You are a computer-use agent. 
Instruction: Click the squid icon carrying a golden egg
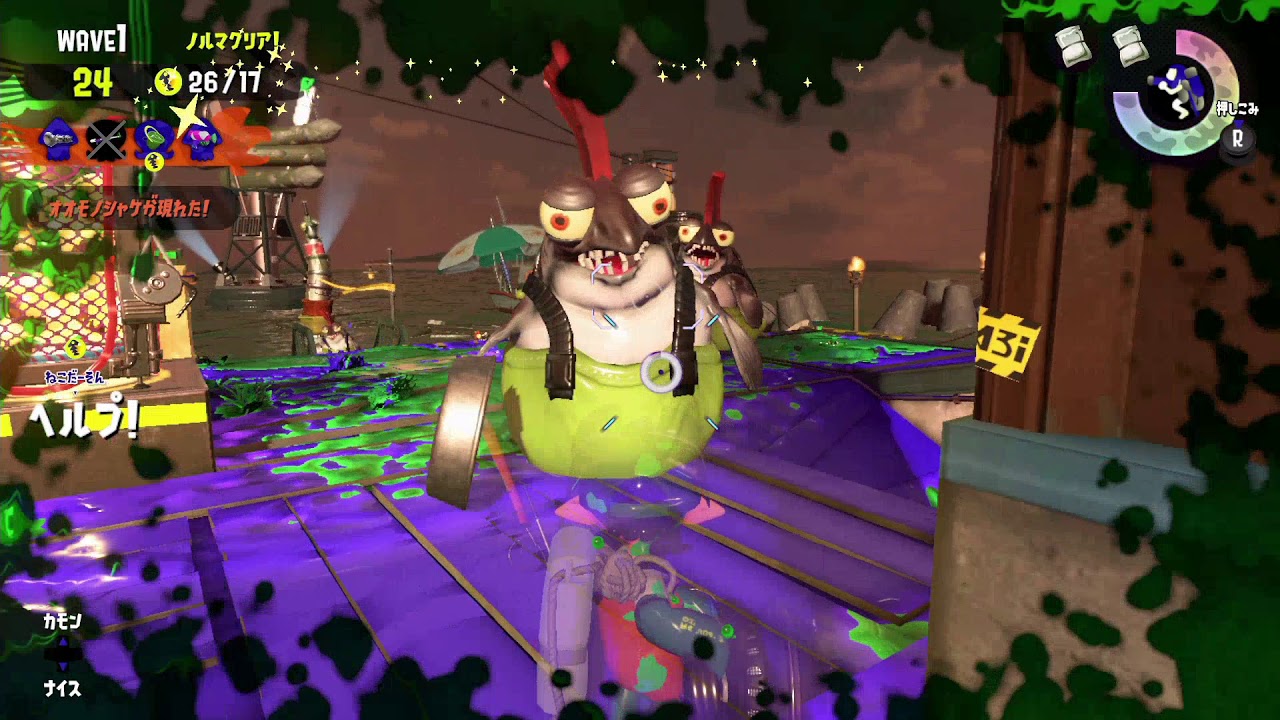point(152,138)
